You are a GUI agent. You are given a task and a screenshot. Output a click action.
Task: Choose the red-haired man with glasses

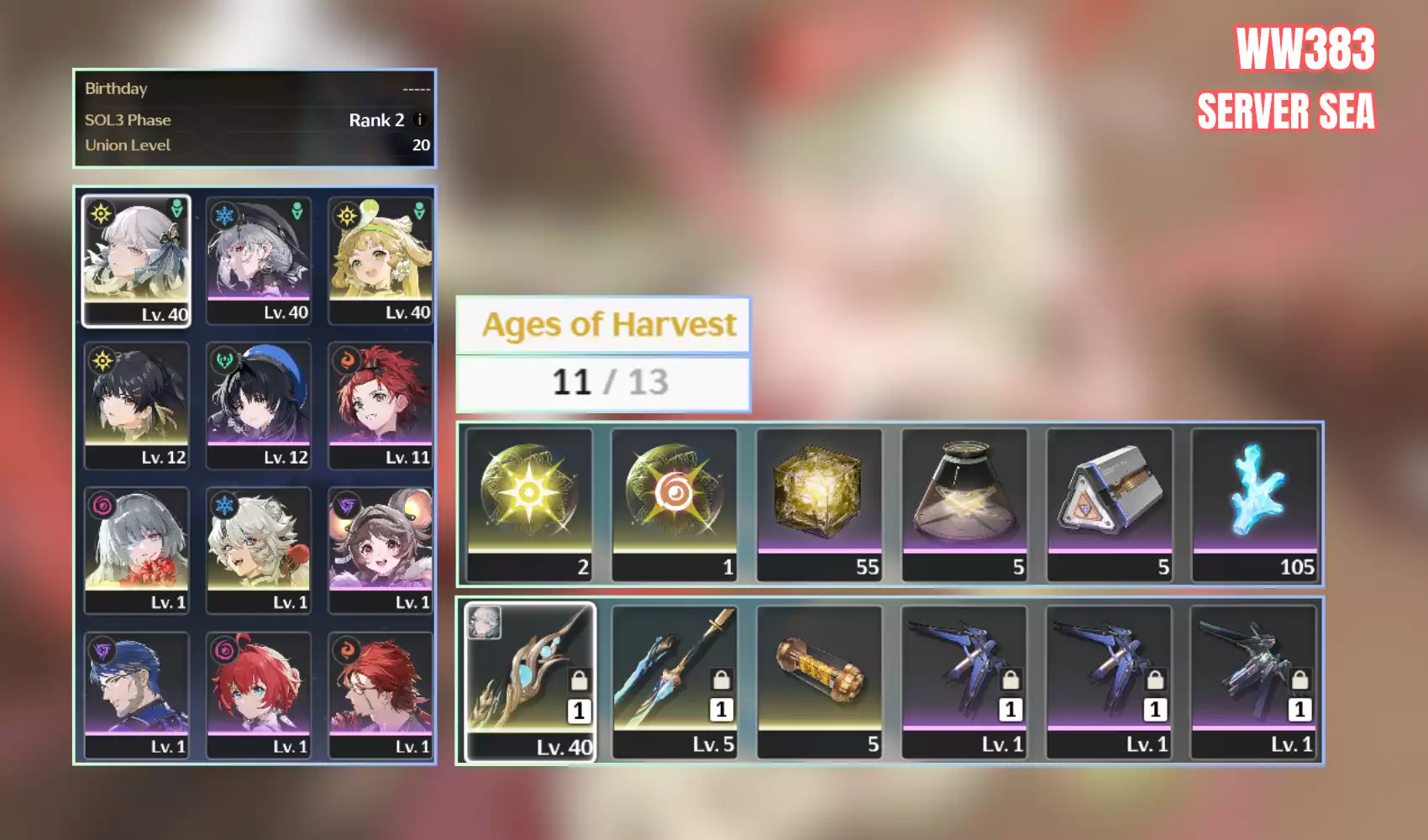381,695
